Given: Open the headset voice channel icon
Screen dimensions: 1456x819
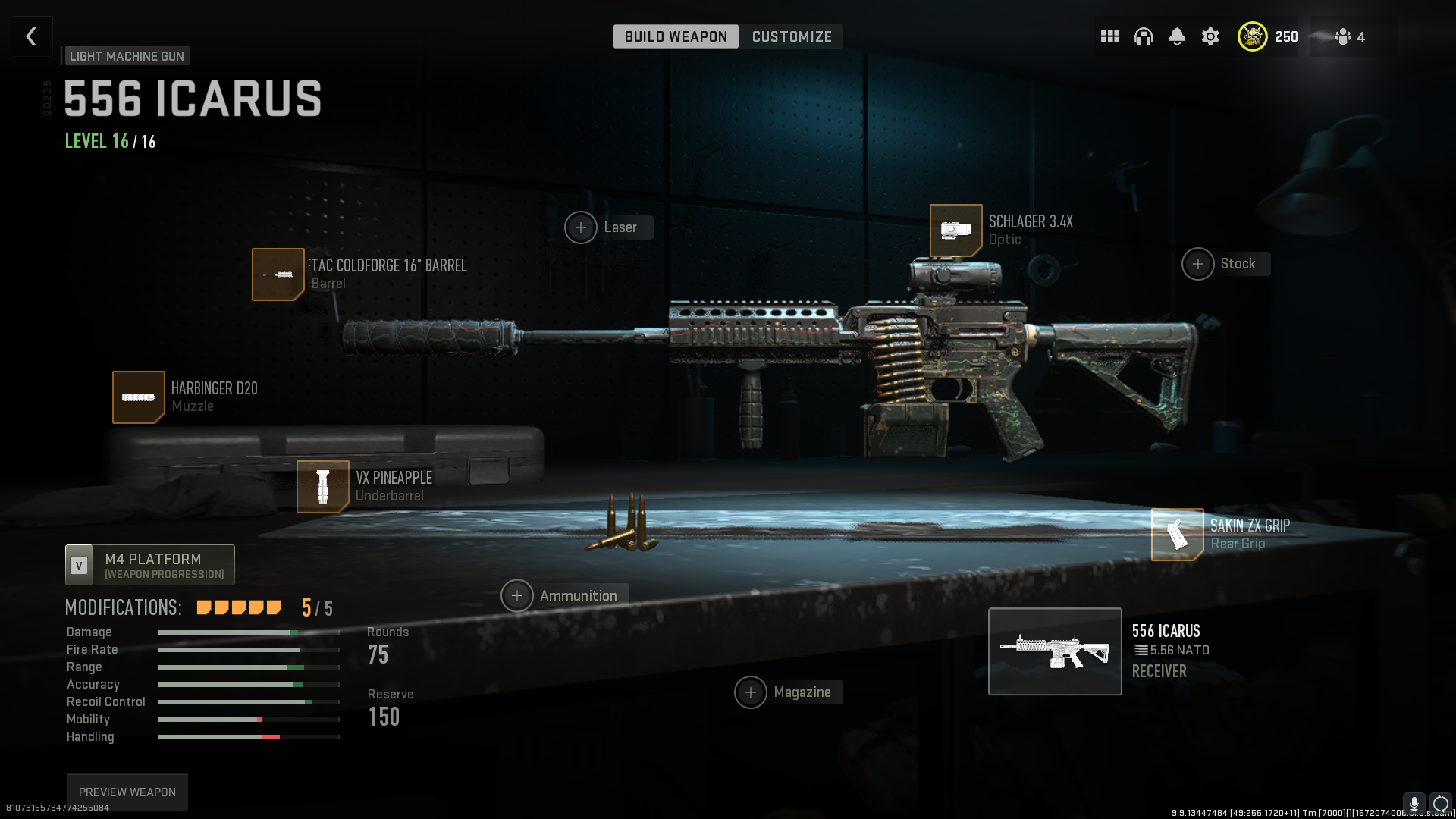Looking at the screenshot, I should (1143, 36).
